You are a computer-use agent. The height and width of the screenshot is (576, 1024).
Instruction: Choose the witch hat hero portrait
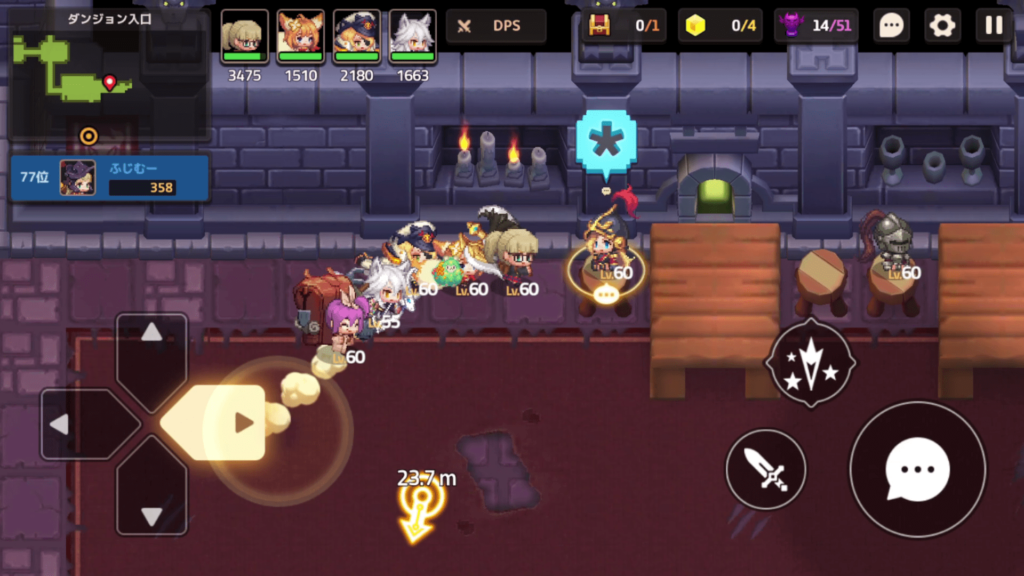point(356,37)
